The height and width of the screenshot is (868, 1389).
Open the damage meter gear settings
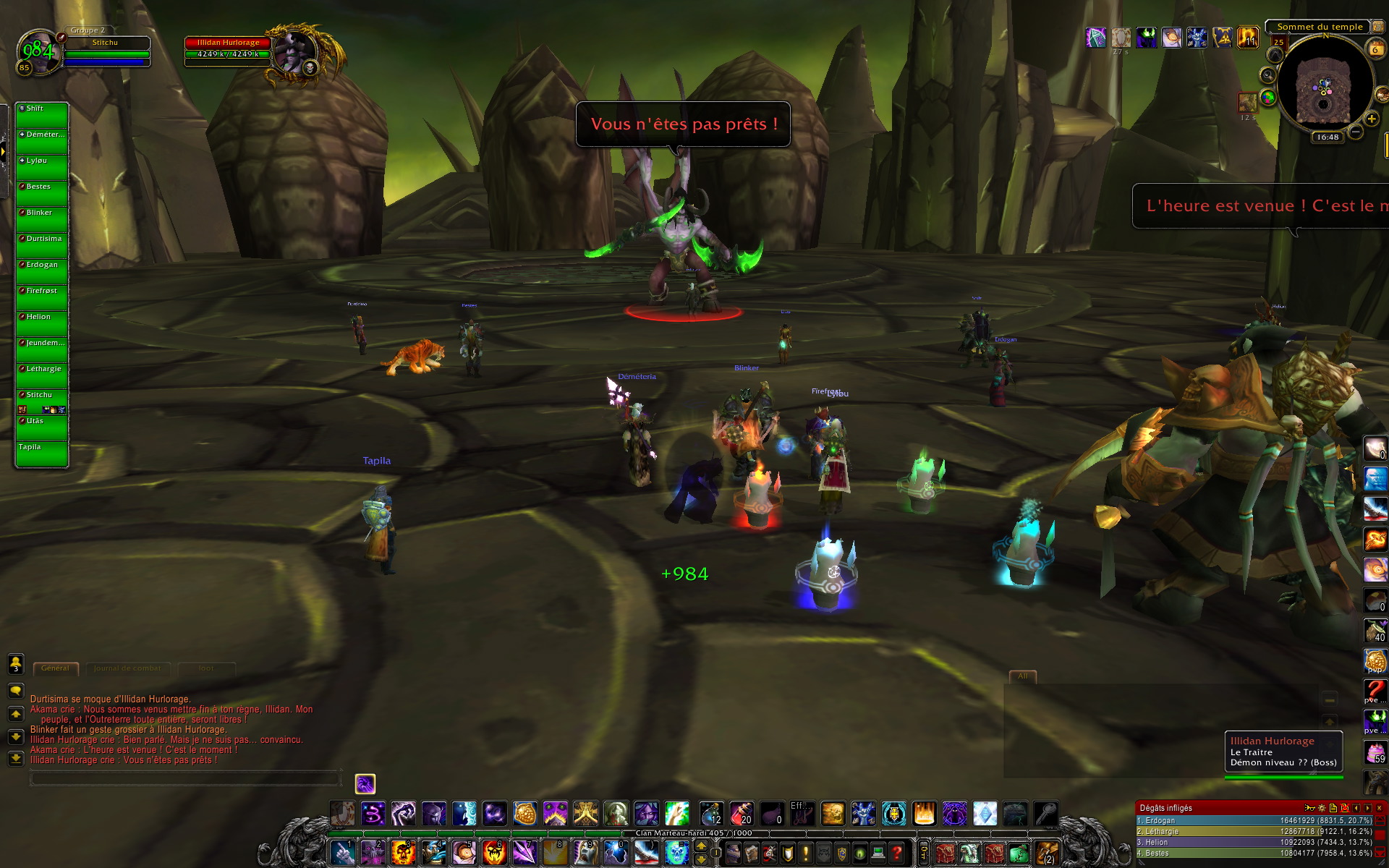pos(1322,808)
